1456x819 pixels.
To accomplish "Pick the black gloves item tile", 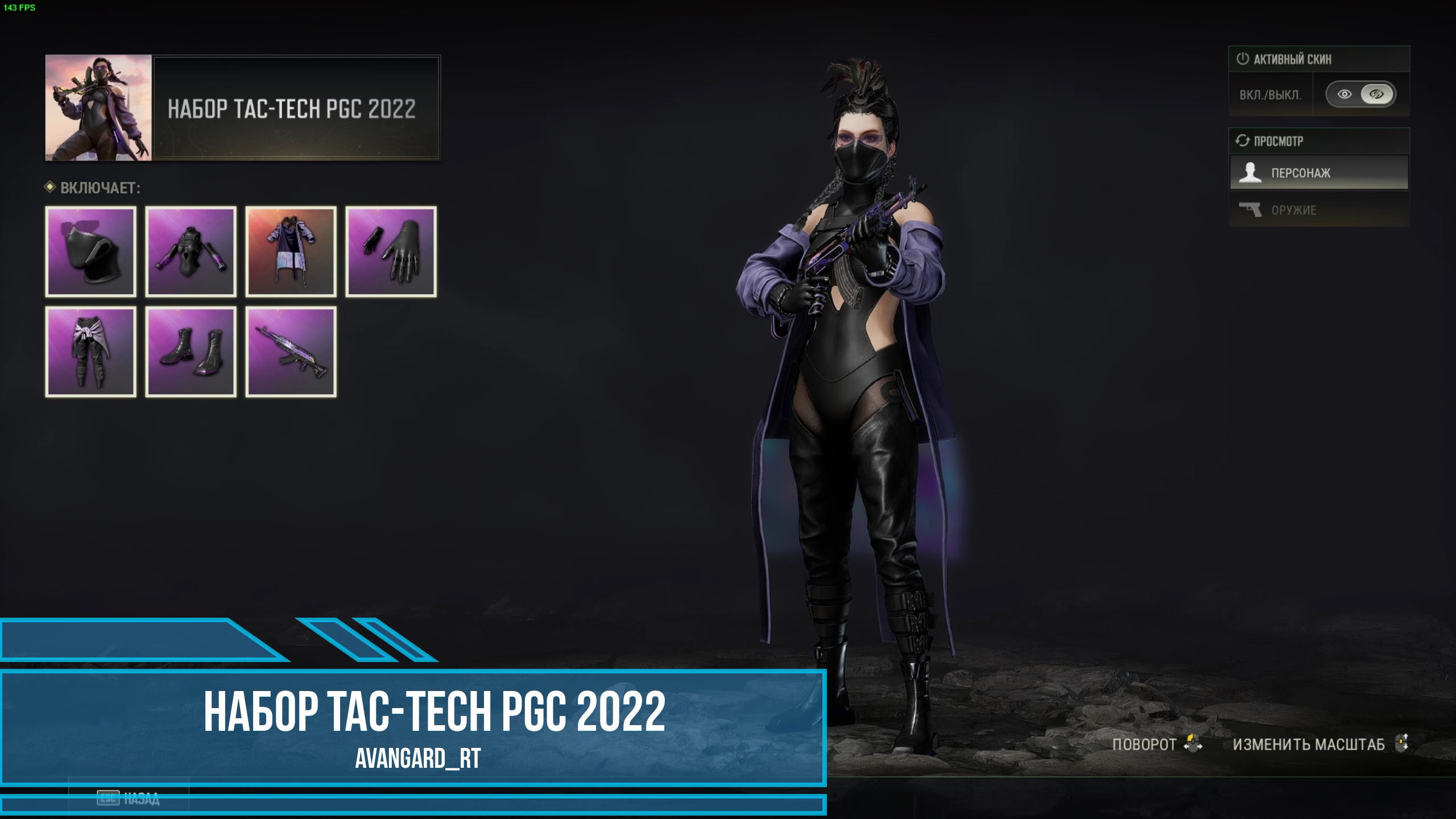I will click(x=391, y=251).
